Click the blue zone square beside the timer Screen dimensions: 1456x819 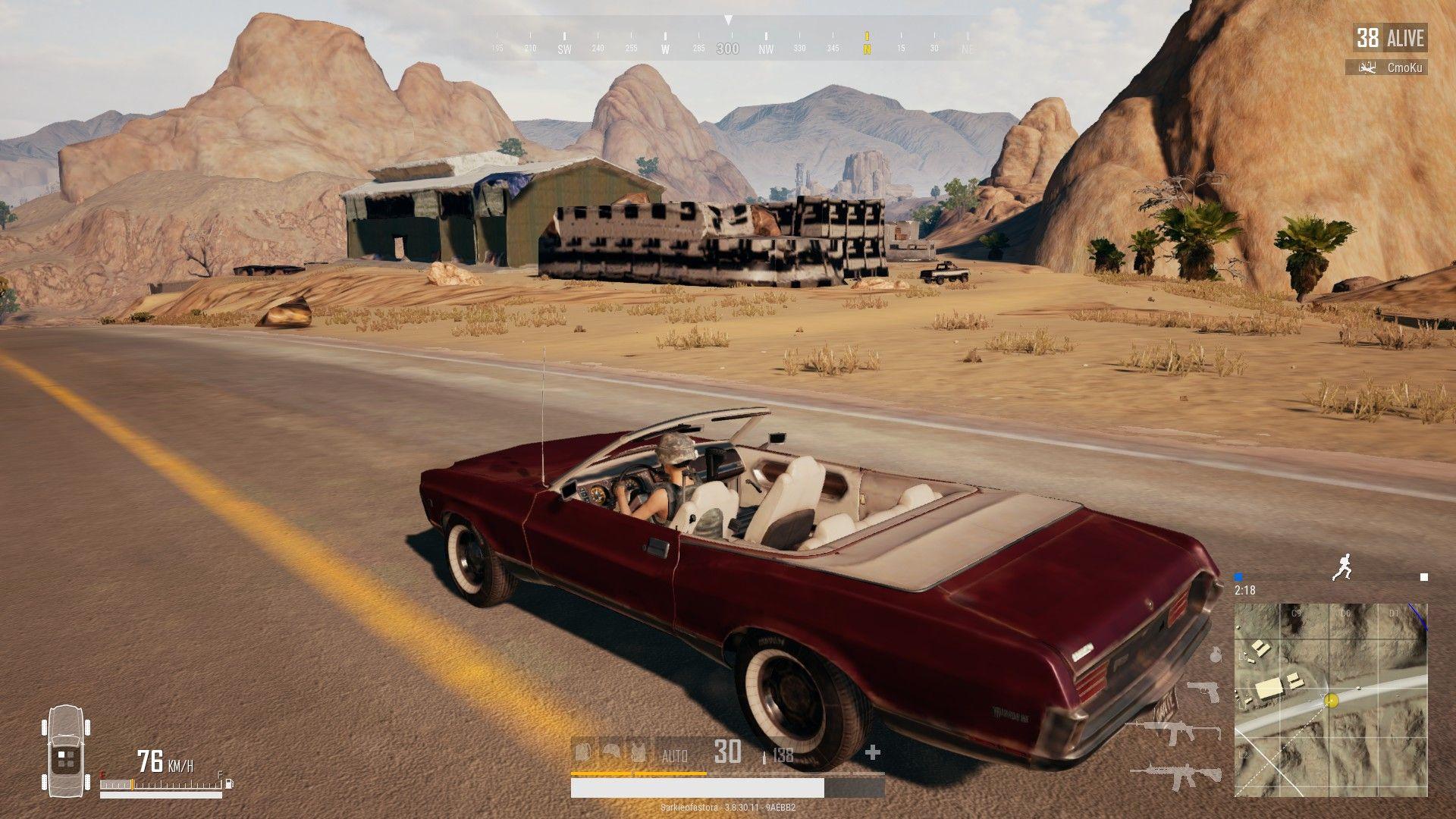point(1238,576)
